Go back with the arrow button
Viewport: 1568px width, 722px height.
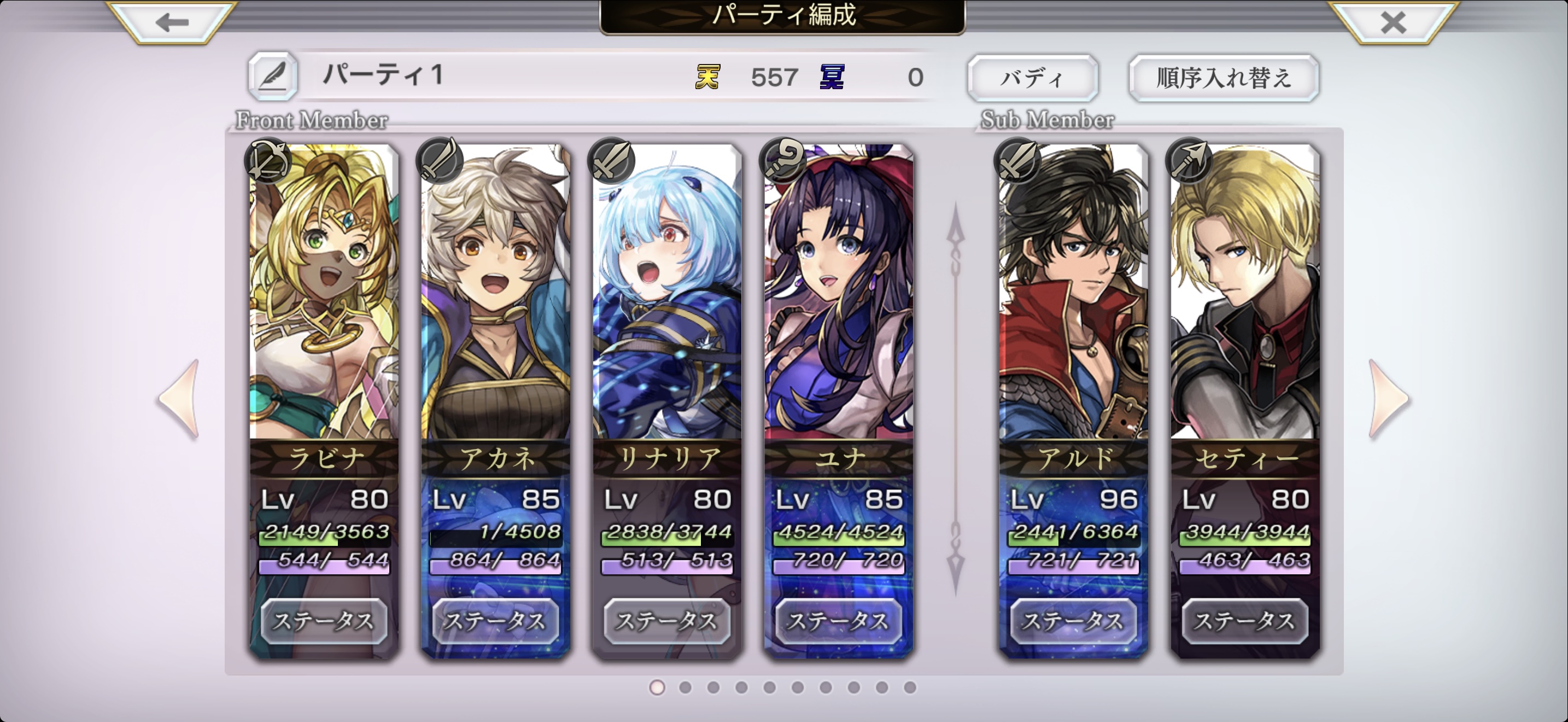[171, 22]
